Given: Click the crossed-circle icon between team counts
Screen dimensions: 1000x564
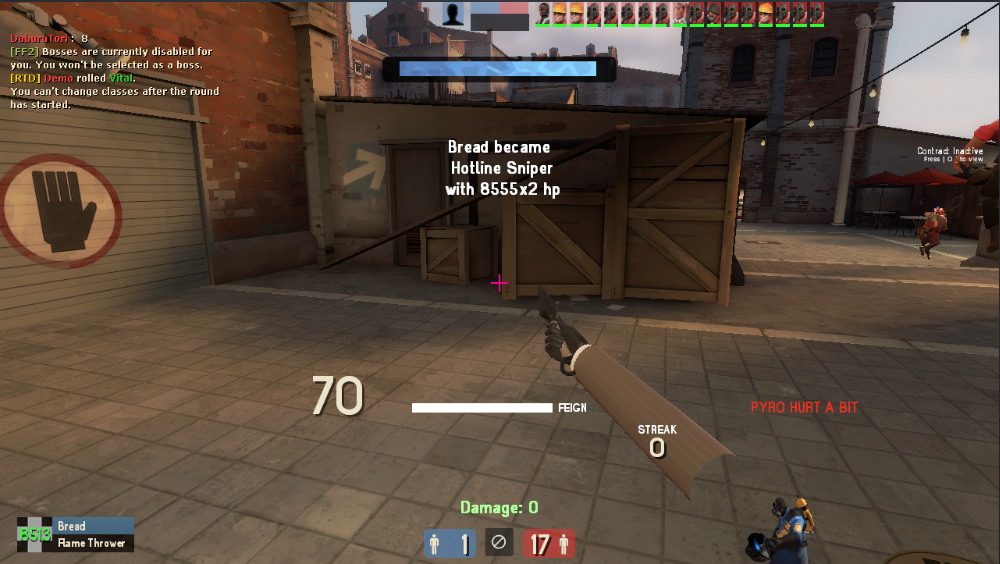Looking at the screenshot, I should coord(499,543).
